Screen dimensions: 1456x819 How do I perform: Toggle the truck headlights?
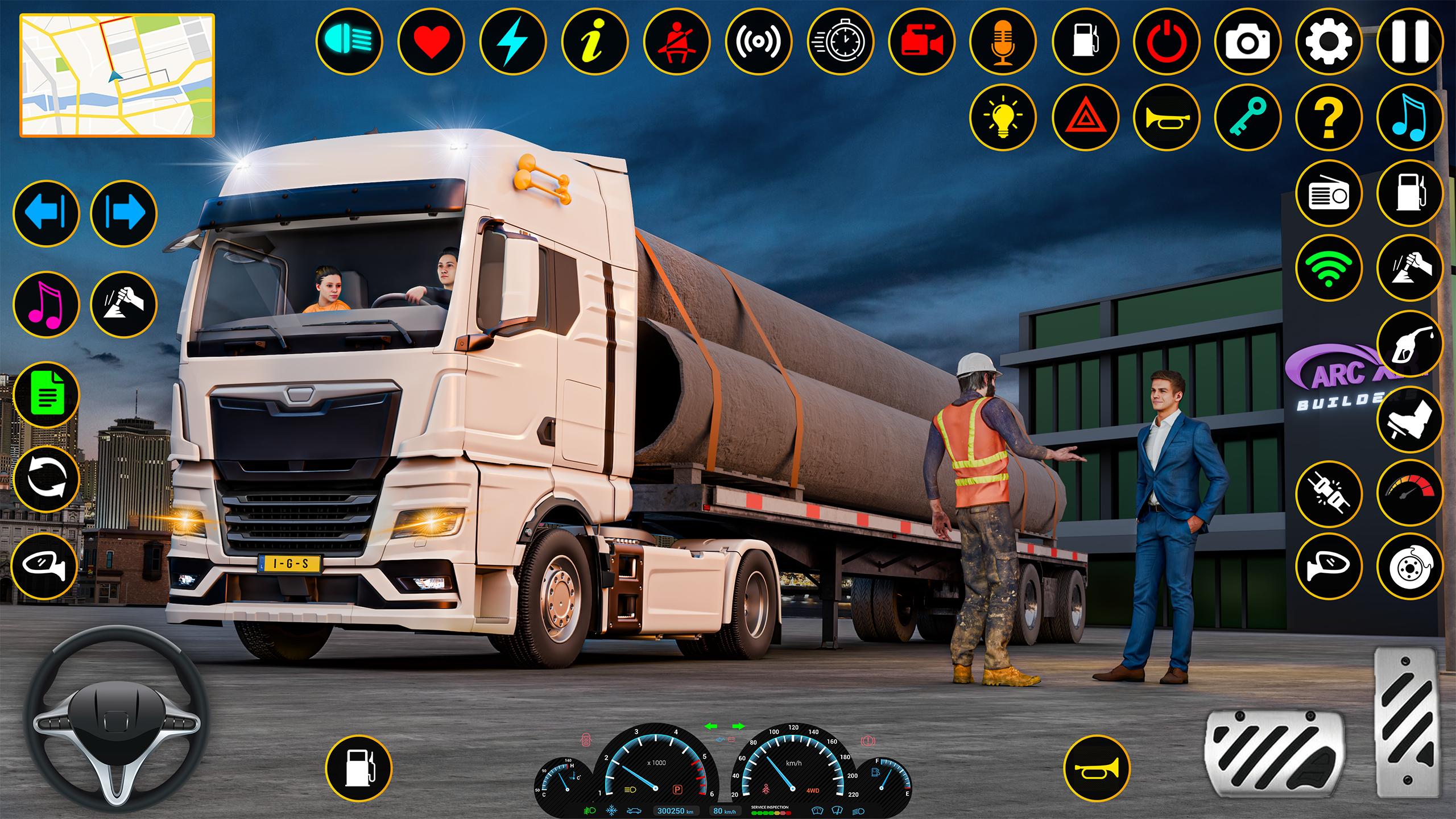coord(350,40)
